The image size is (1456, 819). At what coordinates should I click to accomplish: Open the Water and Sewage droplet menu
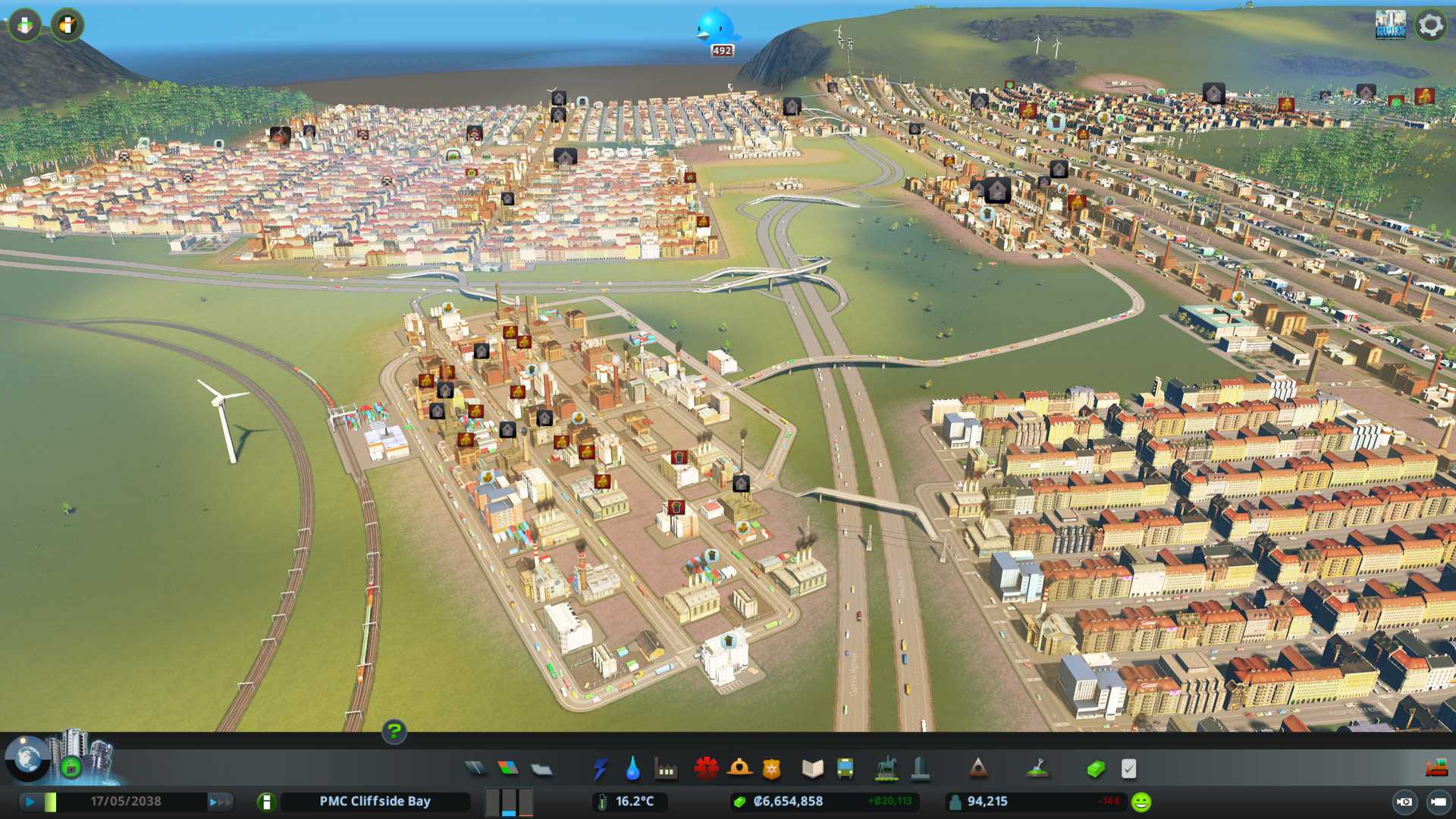pyautogui.click(x=632, y=769)
